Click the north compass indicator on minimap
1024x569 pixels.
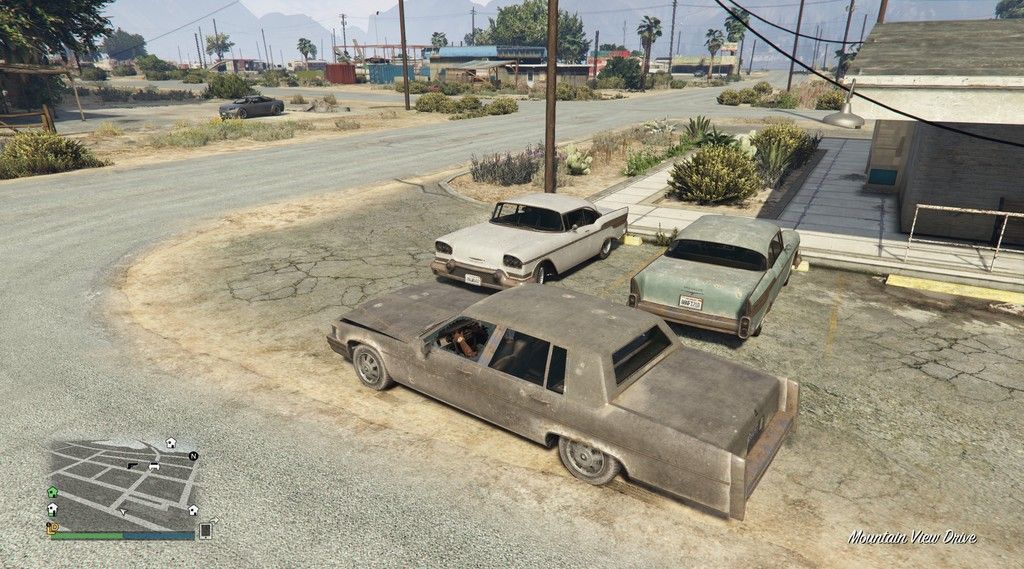pyautogui.click(x=193, y=456)
